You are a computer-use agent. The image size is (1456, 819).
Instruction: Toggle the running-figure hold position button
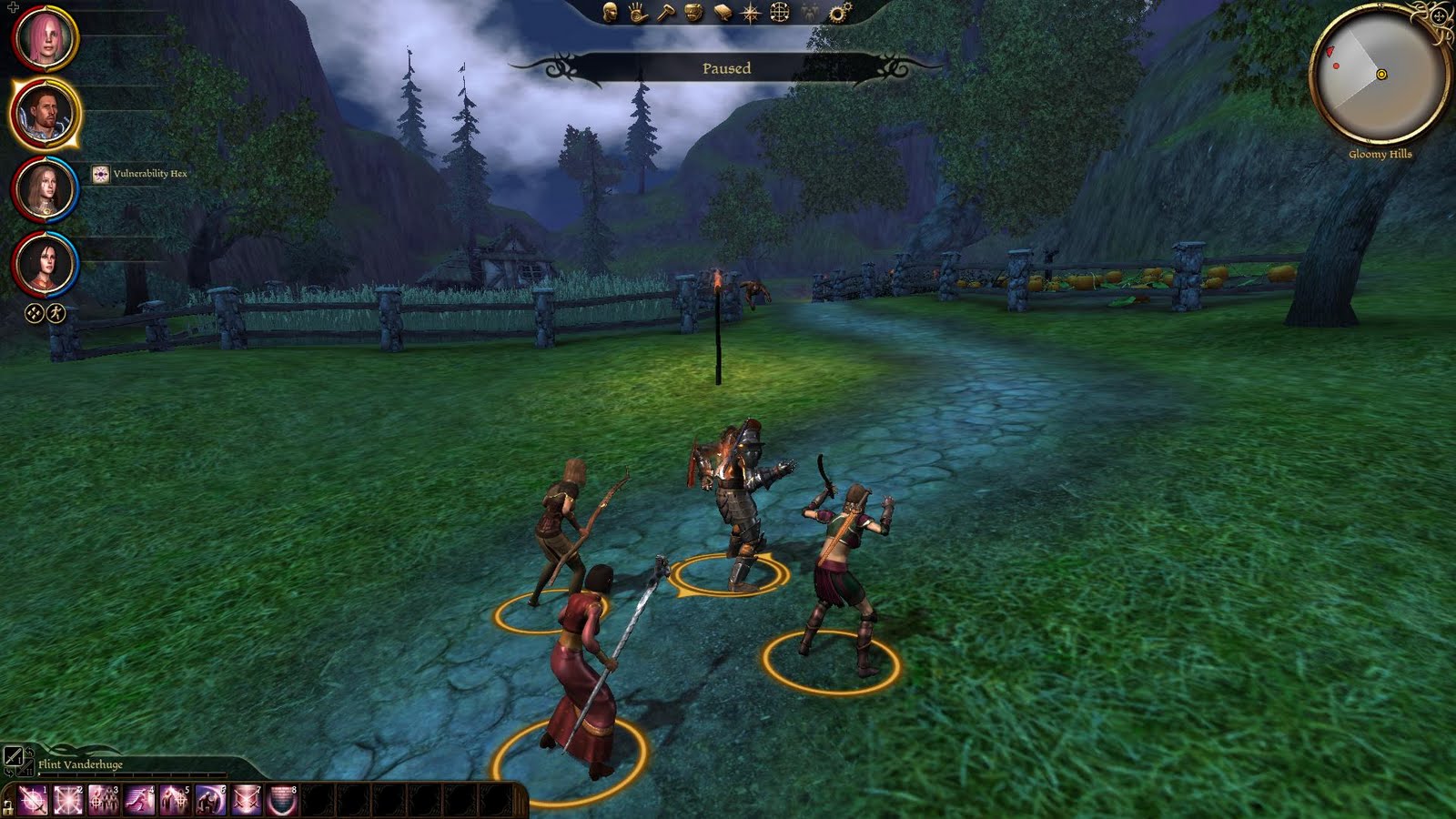[56, 313]
